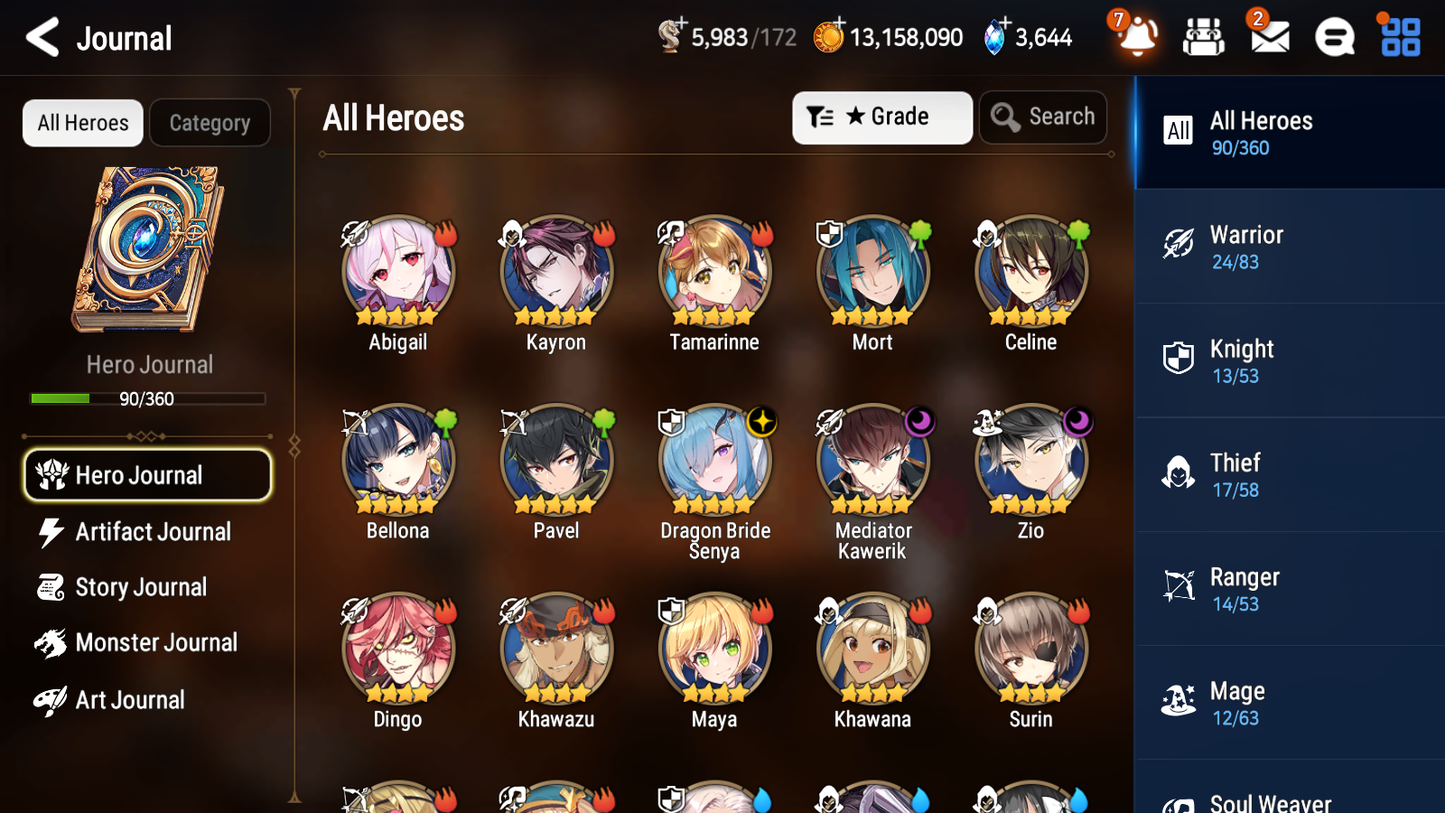Open the mail inbox icon
Image resolution: width=1445 pixels, height=813 pixels.
coord(1269,36)
